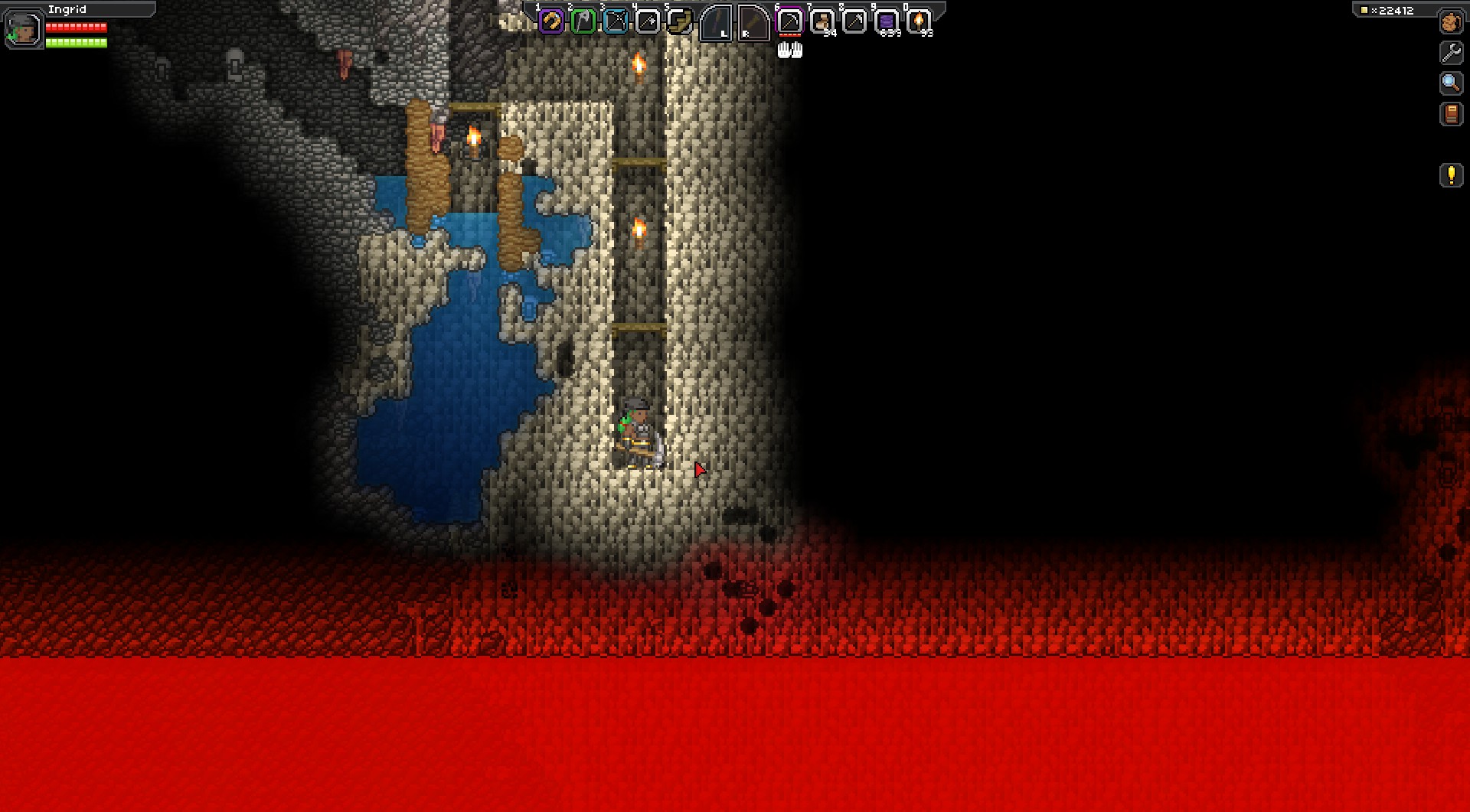Click the white gloves empty-hands icon
The width and height of the screenshot is (1470, 812).
click(789, 51)
